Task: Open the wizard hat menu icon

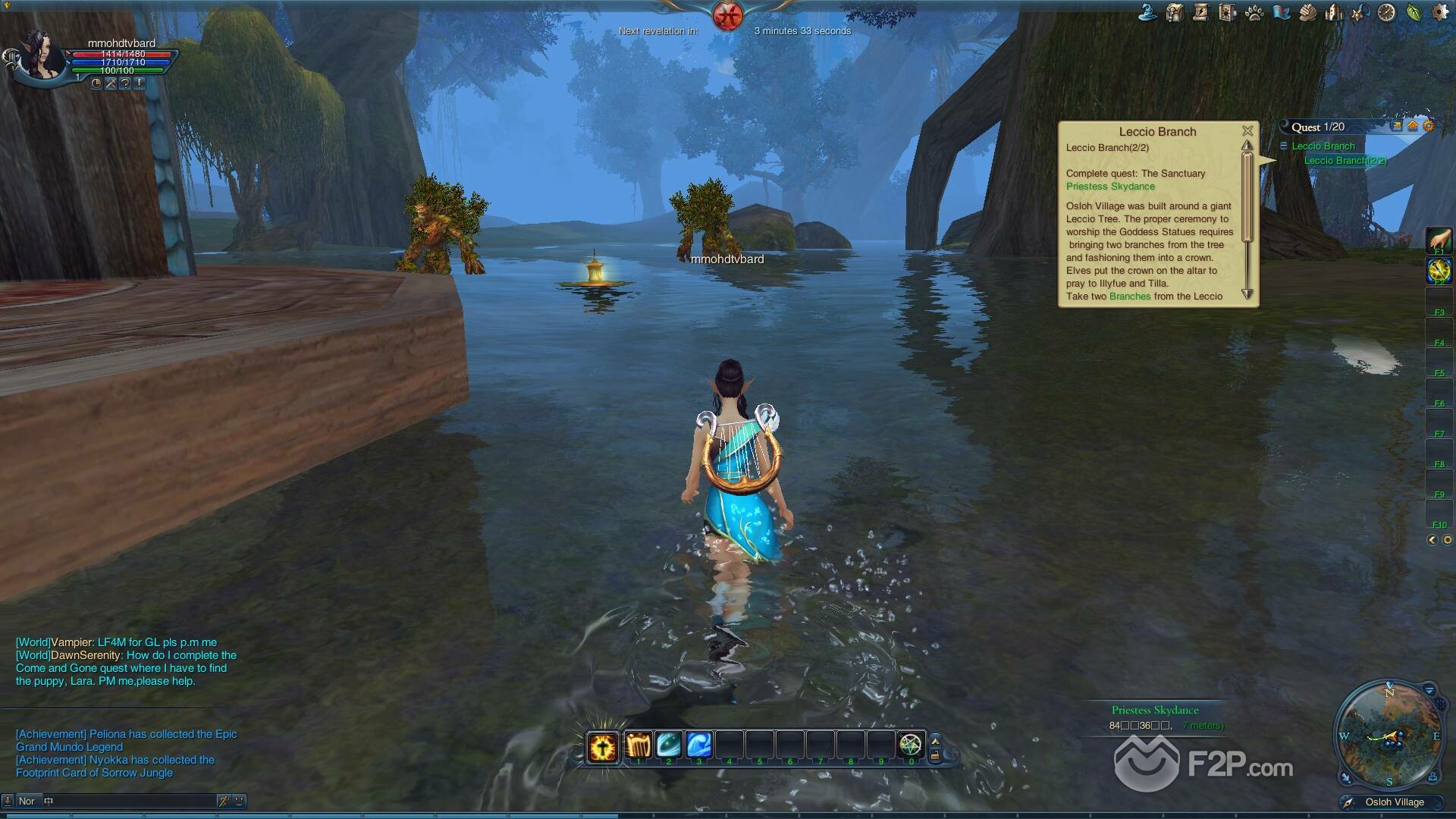Action: tap(1148, 13)
